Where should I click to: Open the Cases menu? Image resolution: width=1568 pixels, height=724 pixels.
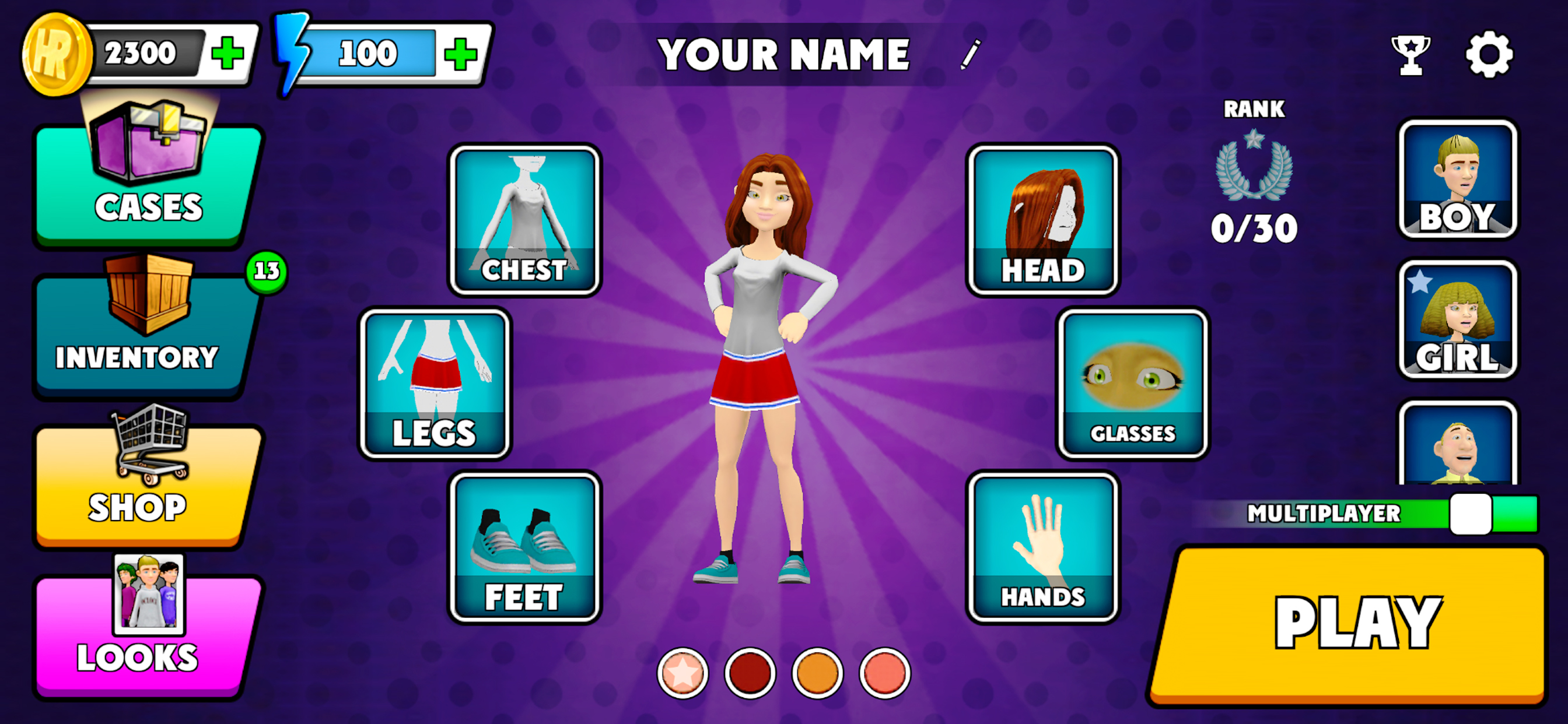[148, 182]
